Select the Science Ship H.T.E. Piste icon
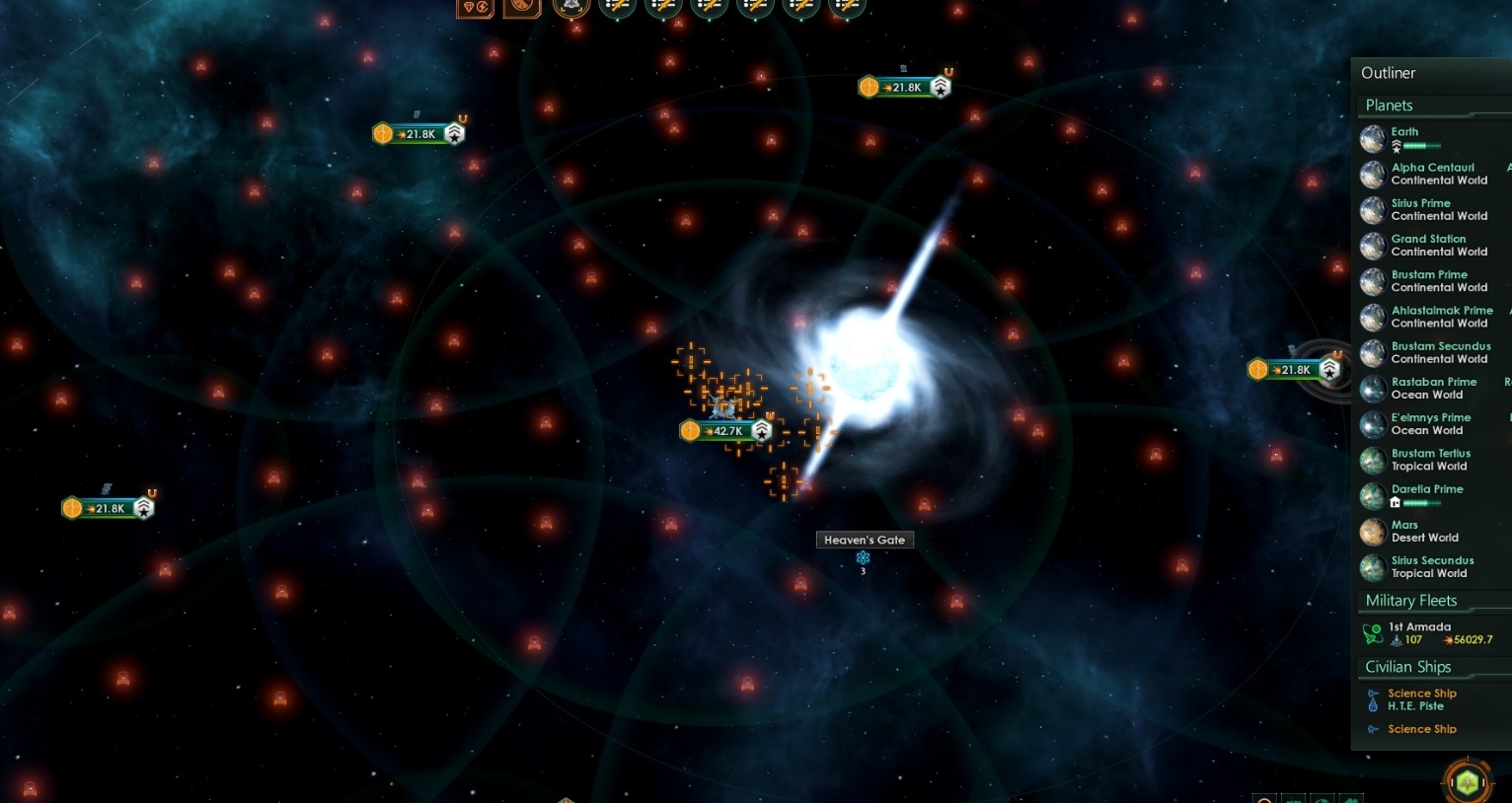The image size is (1512, 803). pyautogui.click(x=1372, y=699)
